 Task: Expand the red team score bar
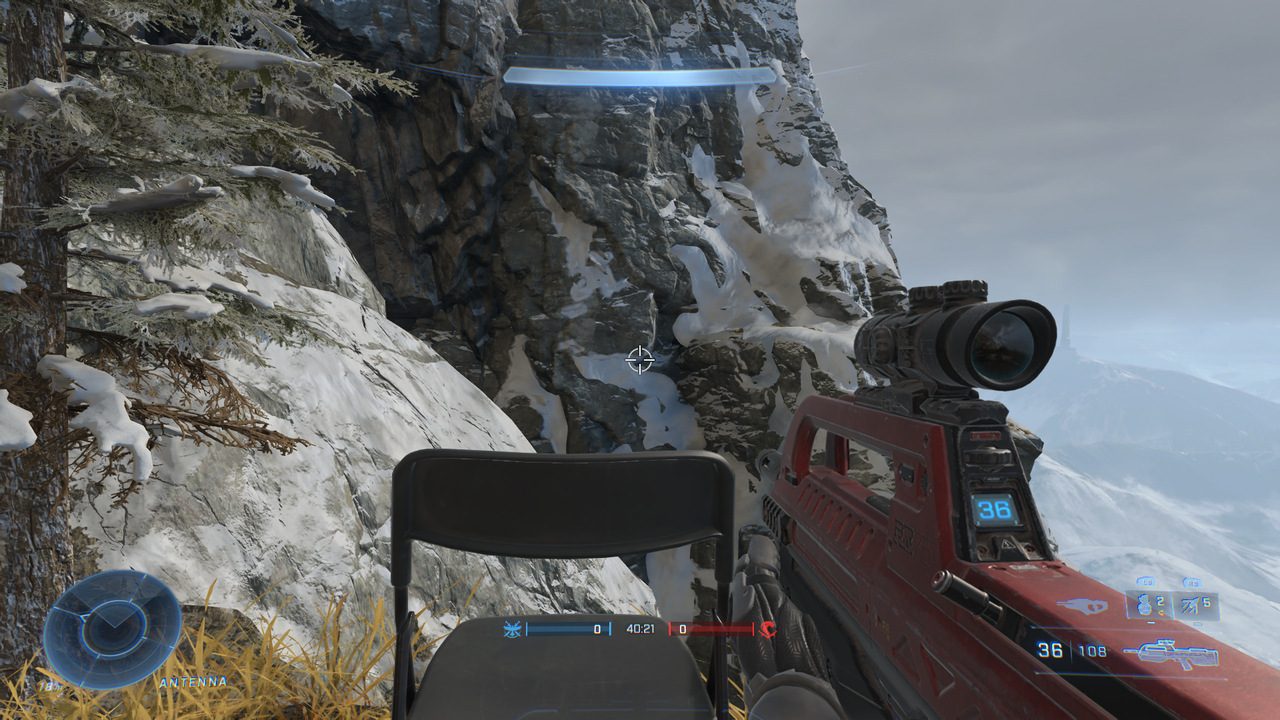(710, 629)
